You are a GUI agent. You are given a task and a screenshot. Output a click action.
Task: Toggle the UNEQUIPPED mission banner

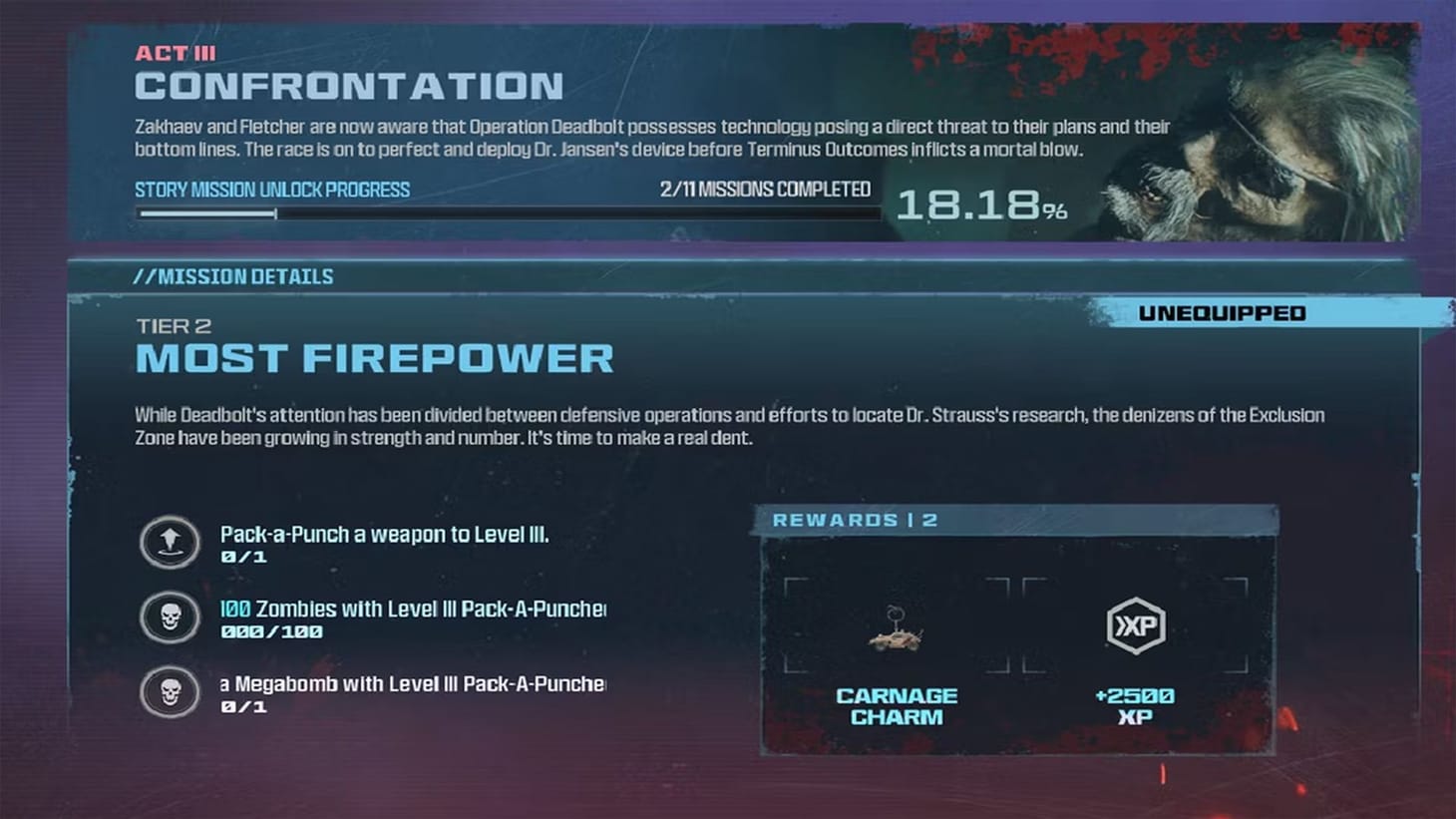pyautogui.click(x=1223, y=312)
